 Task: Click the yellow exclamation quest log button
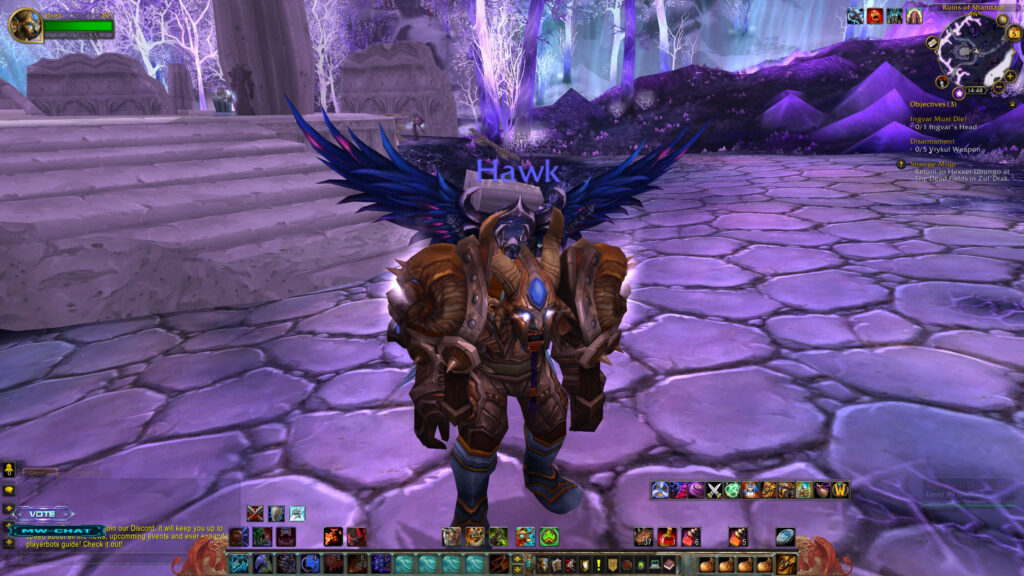click(596, 566)
